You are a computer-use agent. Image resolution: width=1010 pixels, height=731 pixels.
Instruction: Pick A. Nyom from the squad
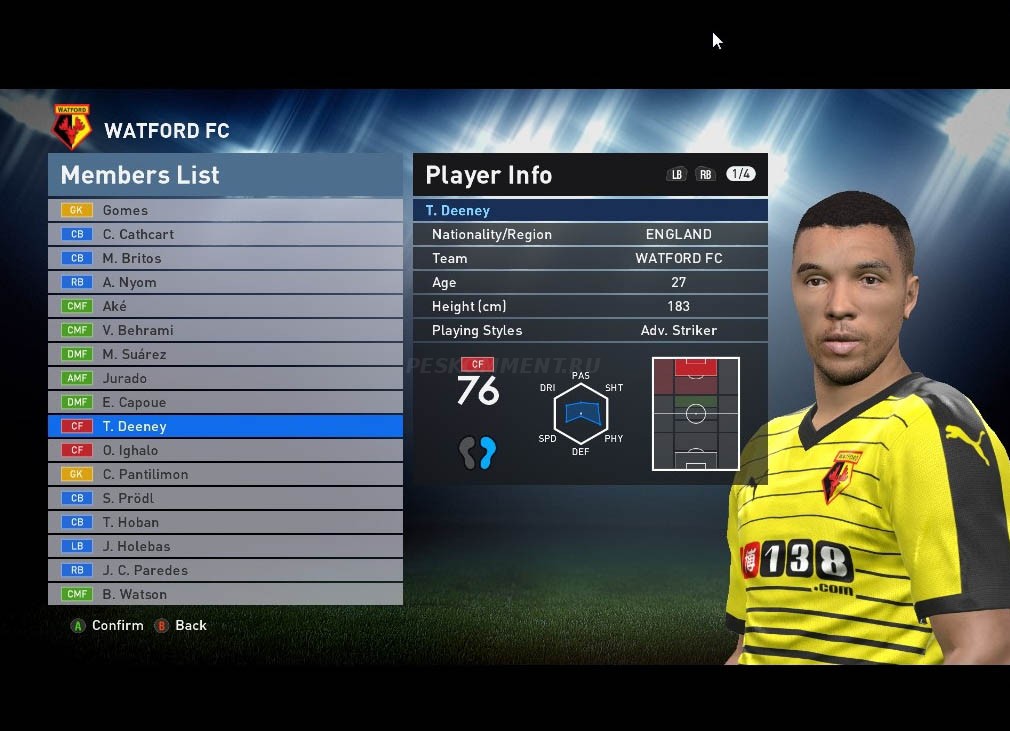coord(225,282)
